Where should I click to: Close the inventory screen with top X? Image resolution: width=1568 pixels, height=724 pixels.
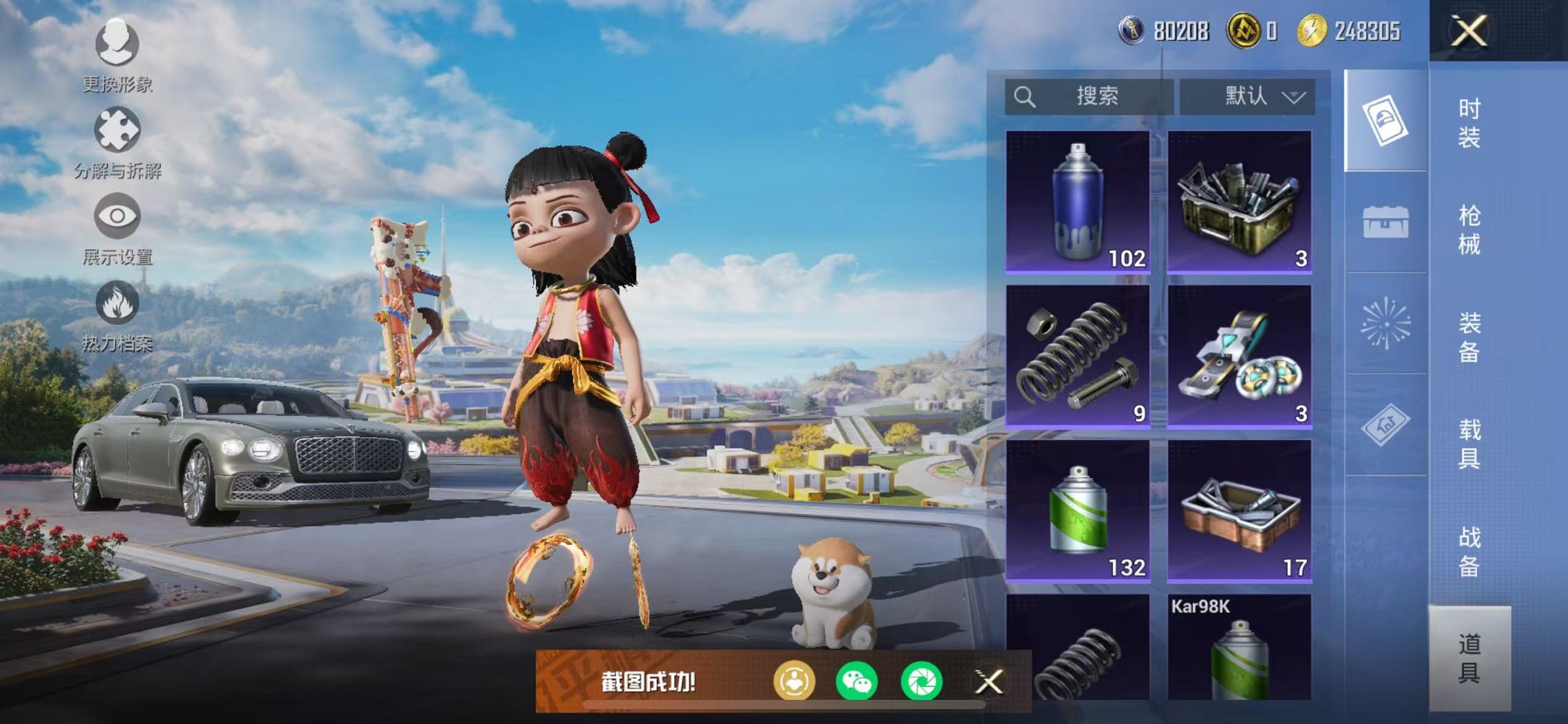point(1469,31)
